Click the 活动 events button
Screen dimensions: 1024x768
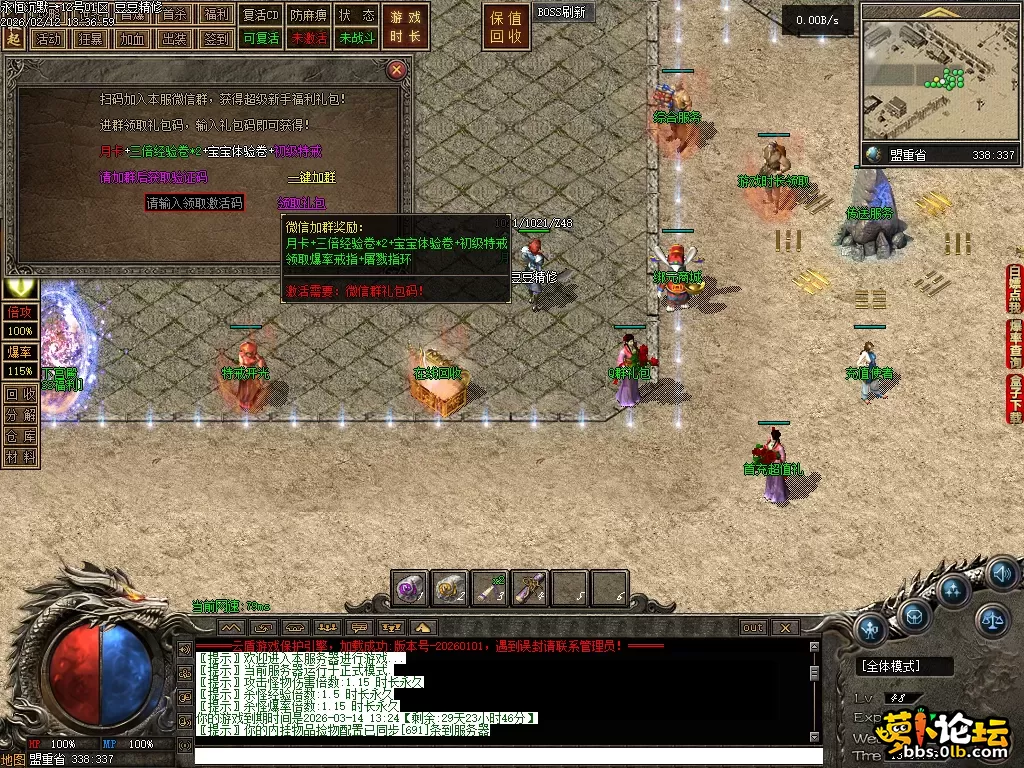(x=47, y=39)
